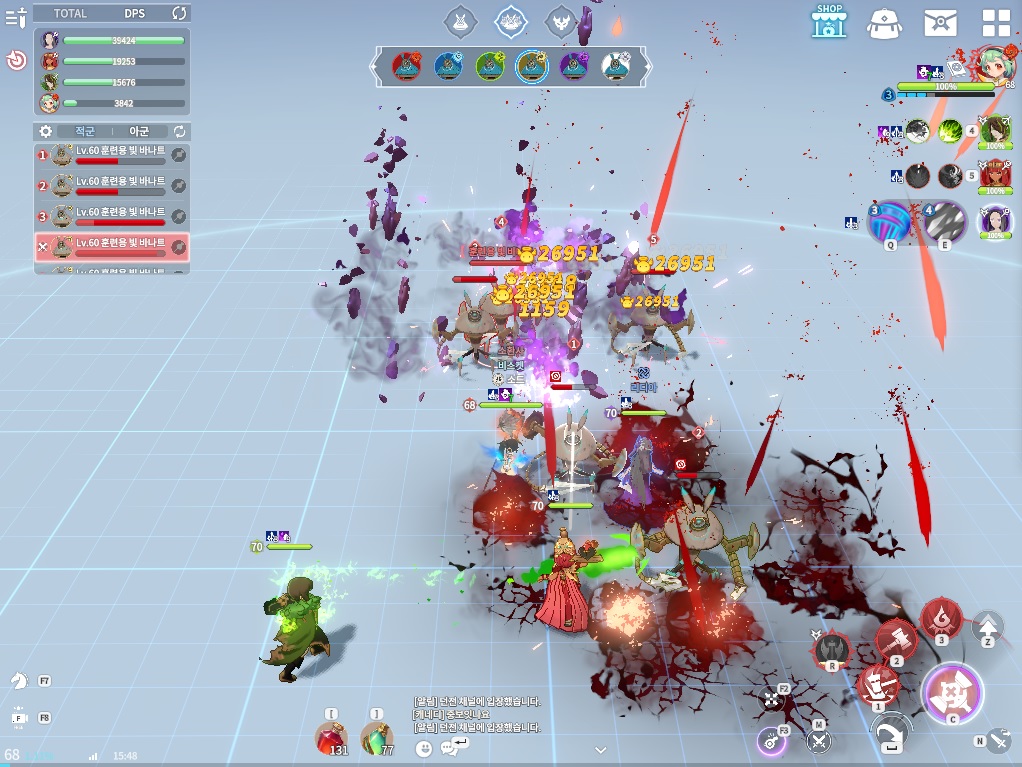
Task: Activate the blue-purple Q tag skill
Action: [888, 223]
